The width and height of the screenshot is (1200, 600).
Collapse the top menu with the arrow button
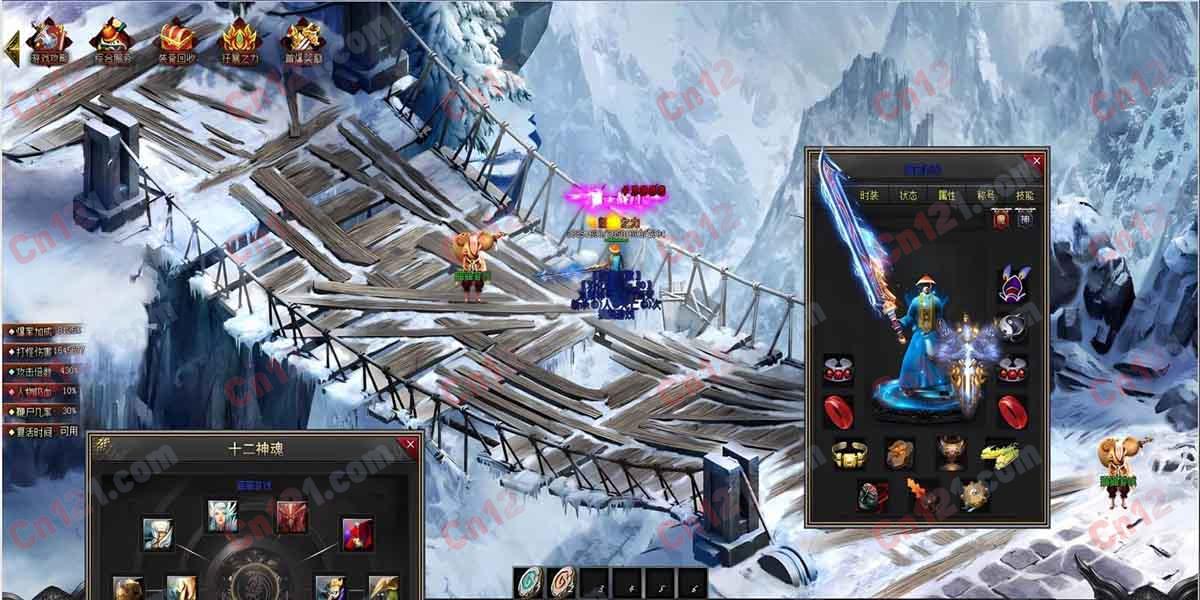coord(12,46)
